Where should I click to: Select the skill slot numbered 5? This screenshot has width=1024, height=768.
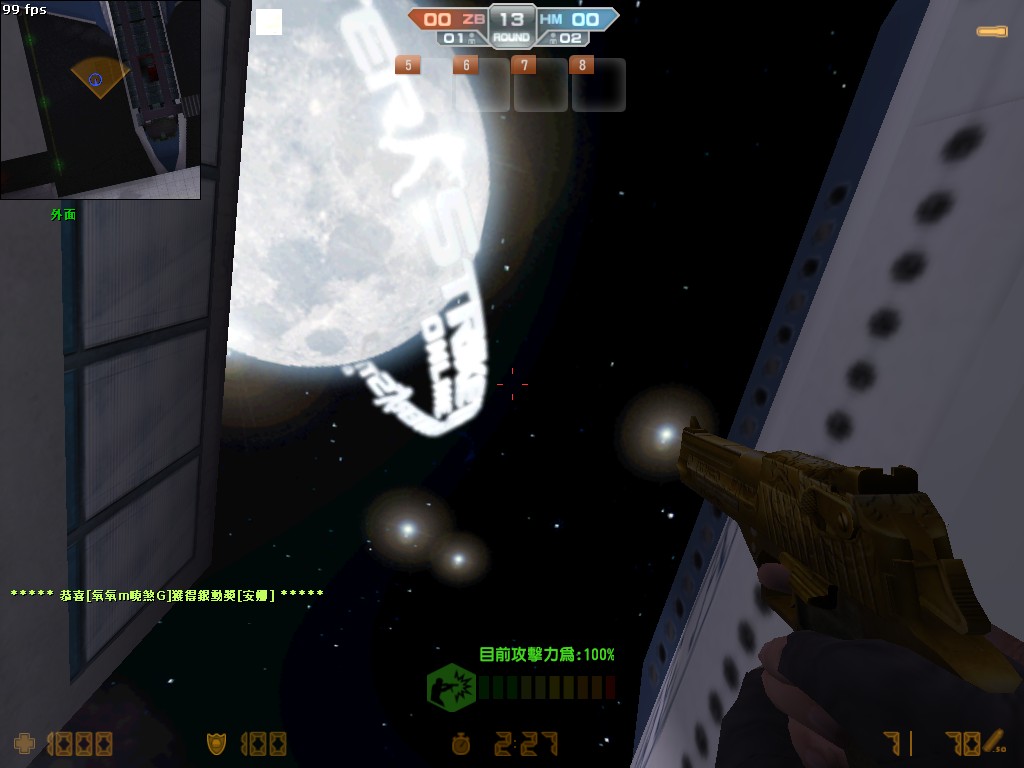coord(426,84)
